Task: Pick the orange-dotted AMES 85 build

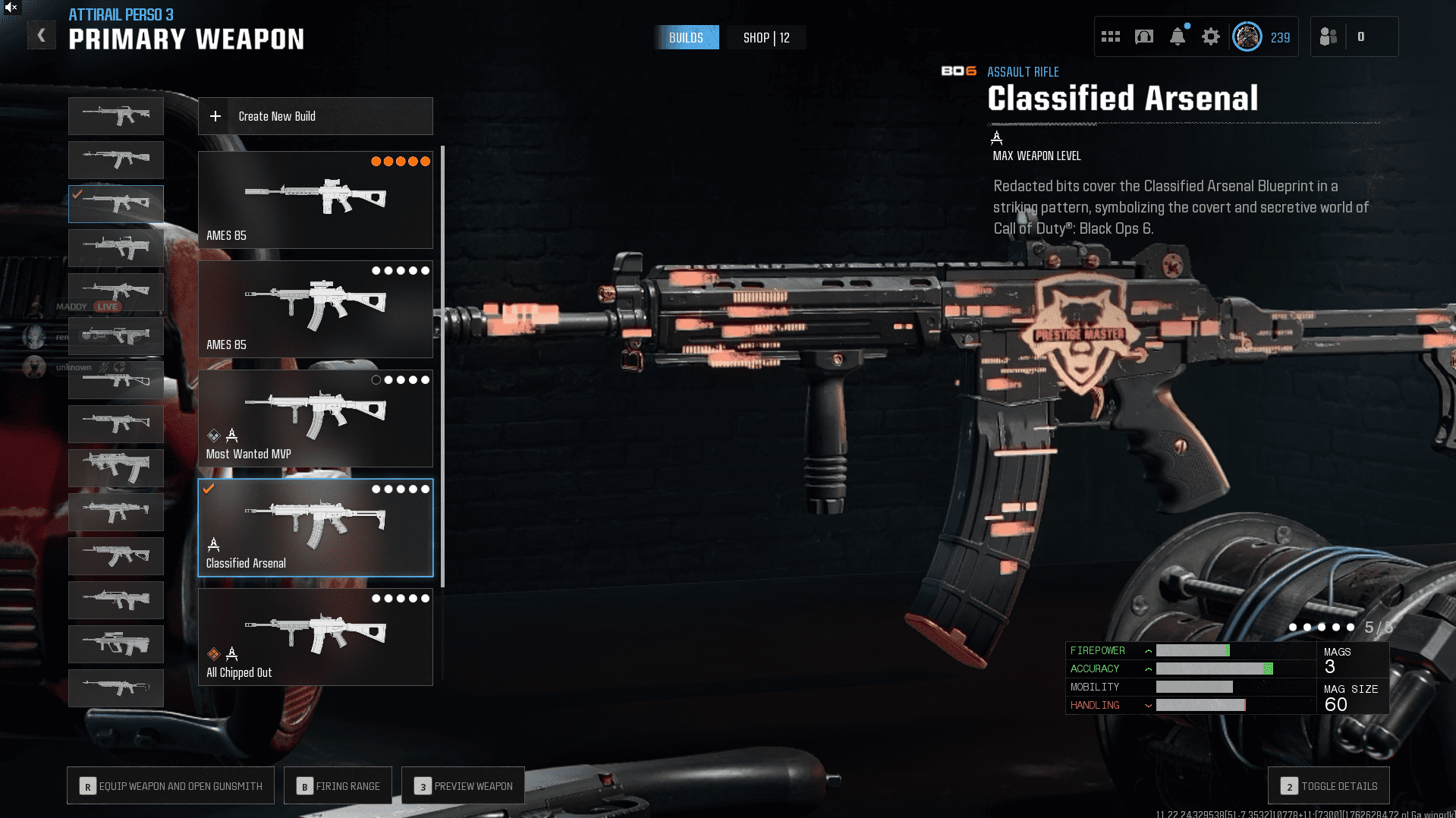Action: [315, 200]
